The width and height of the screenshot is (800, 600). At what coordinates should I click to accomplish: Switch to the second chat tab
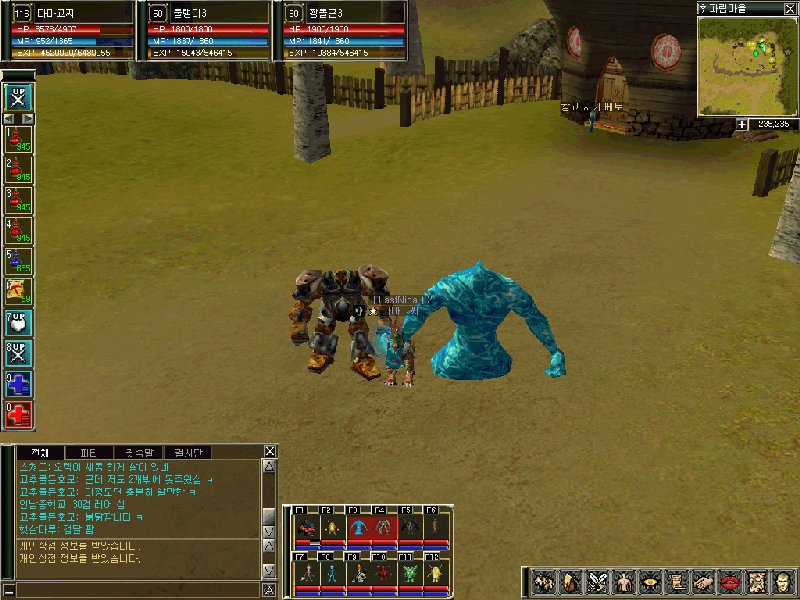click(x=88, y=452)
